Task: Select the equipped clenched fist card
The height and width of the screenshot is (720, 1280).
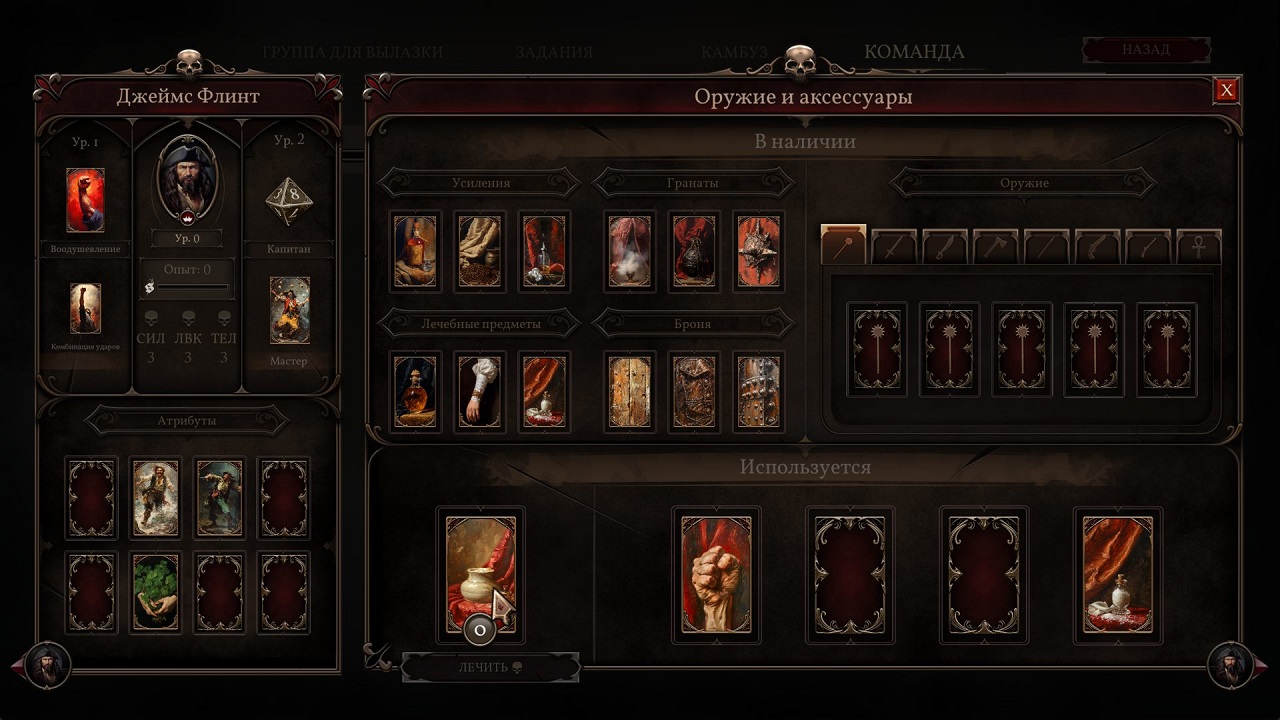Action: tap(716, 575)
